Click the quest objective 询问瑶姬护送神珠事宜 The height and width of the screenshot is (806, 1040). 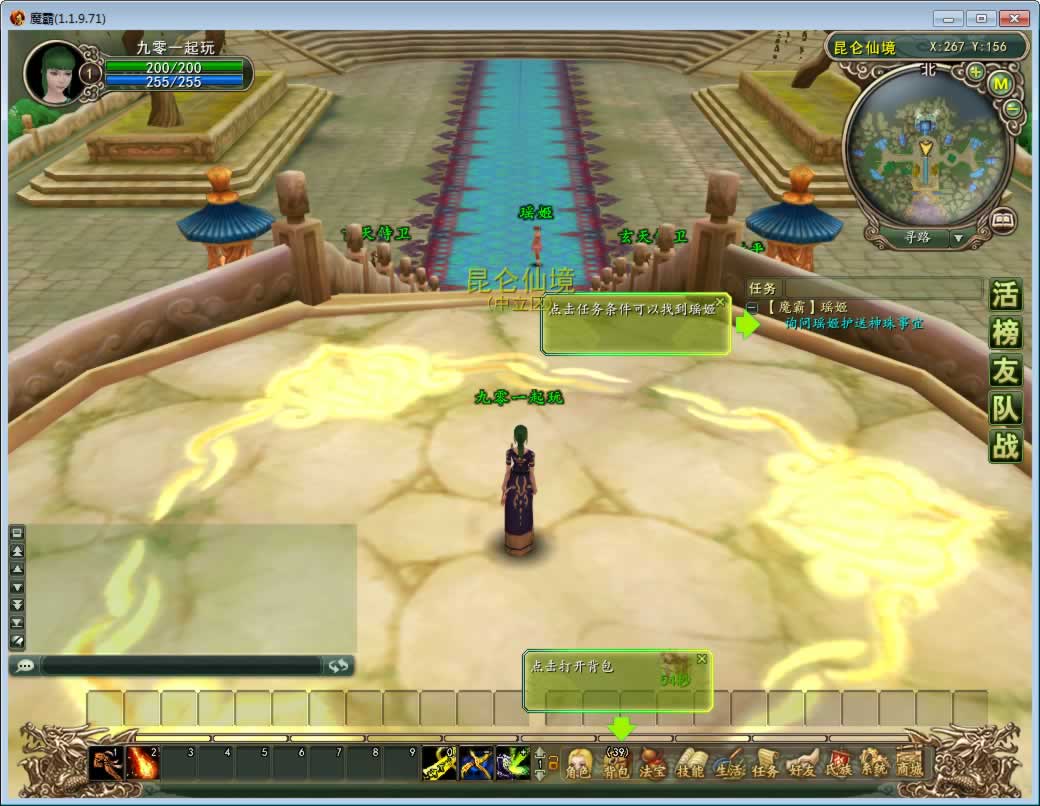point(854,324)
